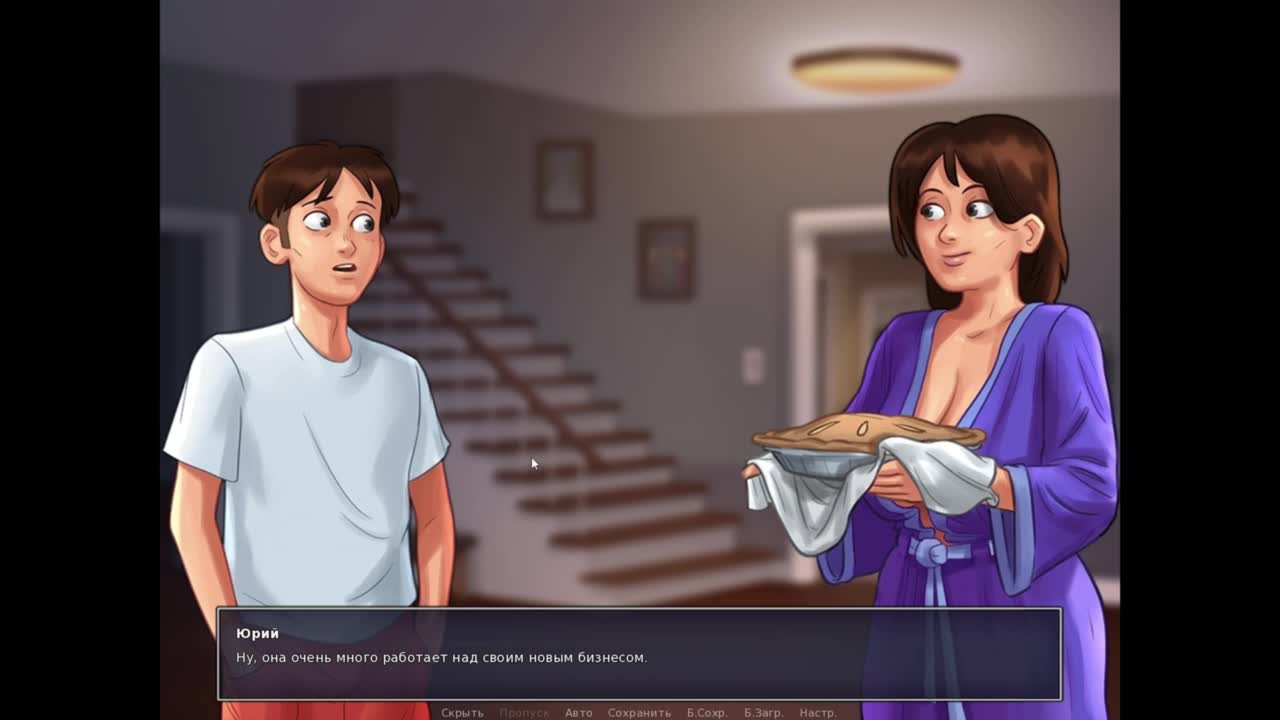Viewport: 1280px width, 720px height.
Task: Click the greyed-out Пропуск skip button
Action: tap(524, 713)
